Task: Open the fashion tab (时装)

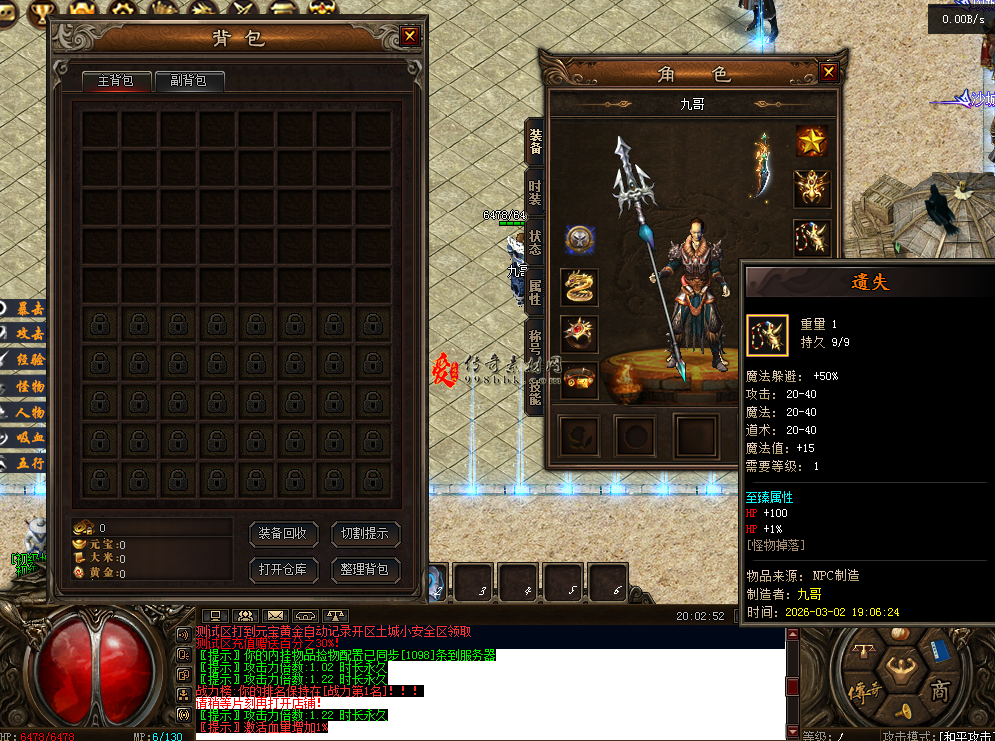Action: click(535, 192)
